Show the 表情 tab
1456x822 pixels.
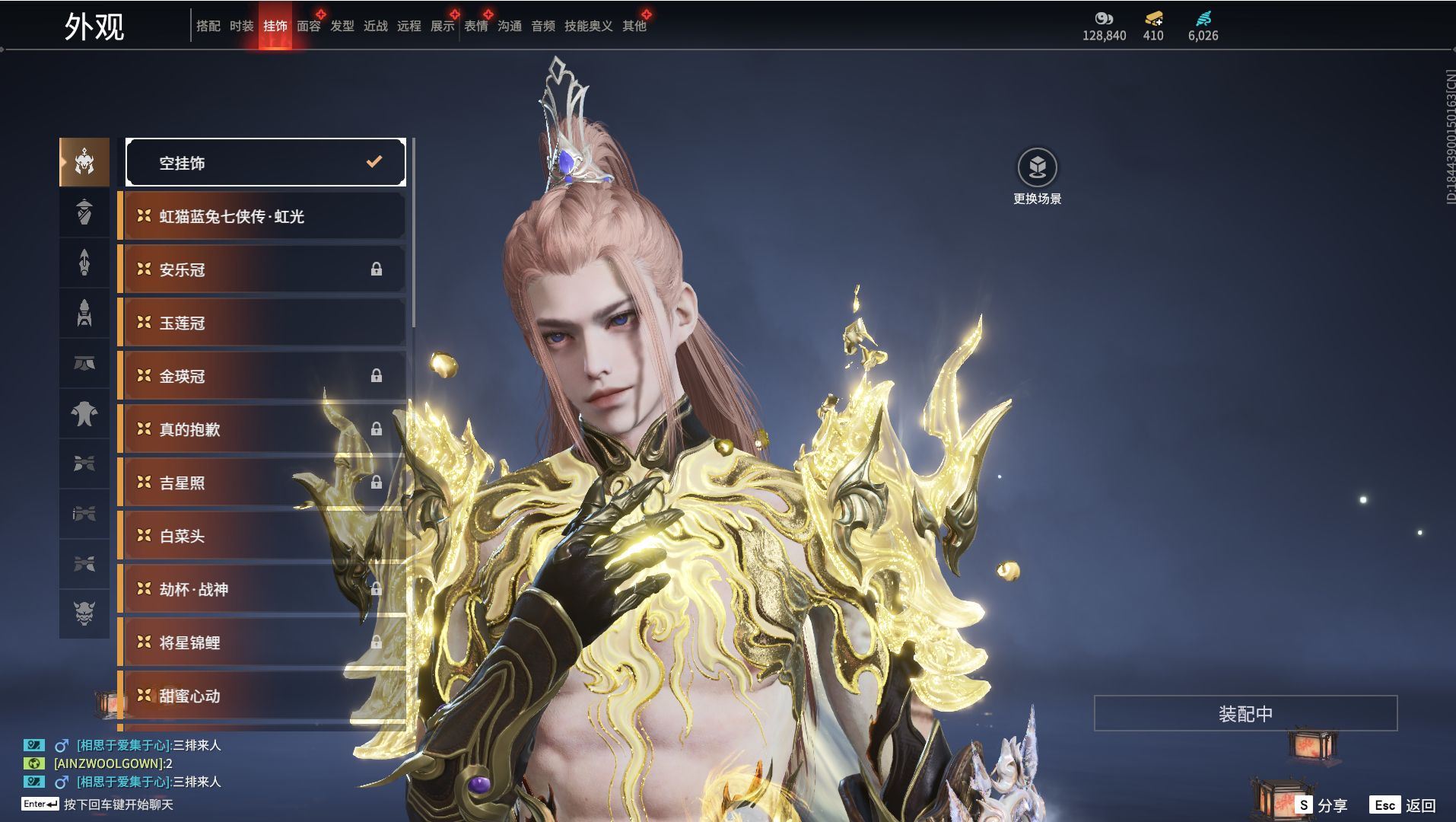coord(475,26)
